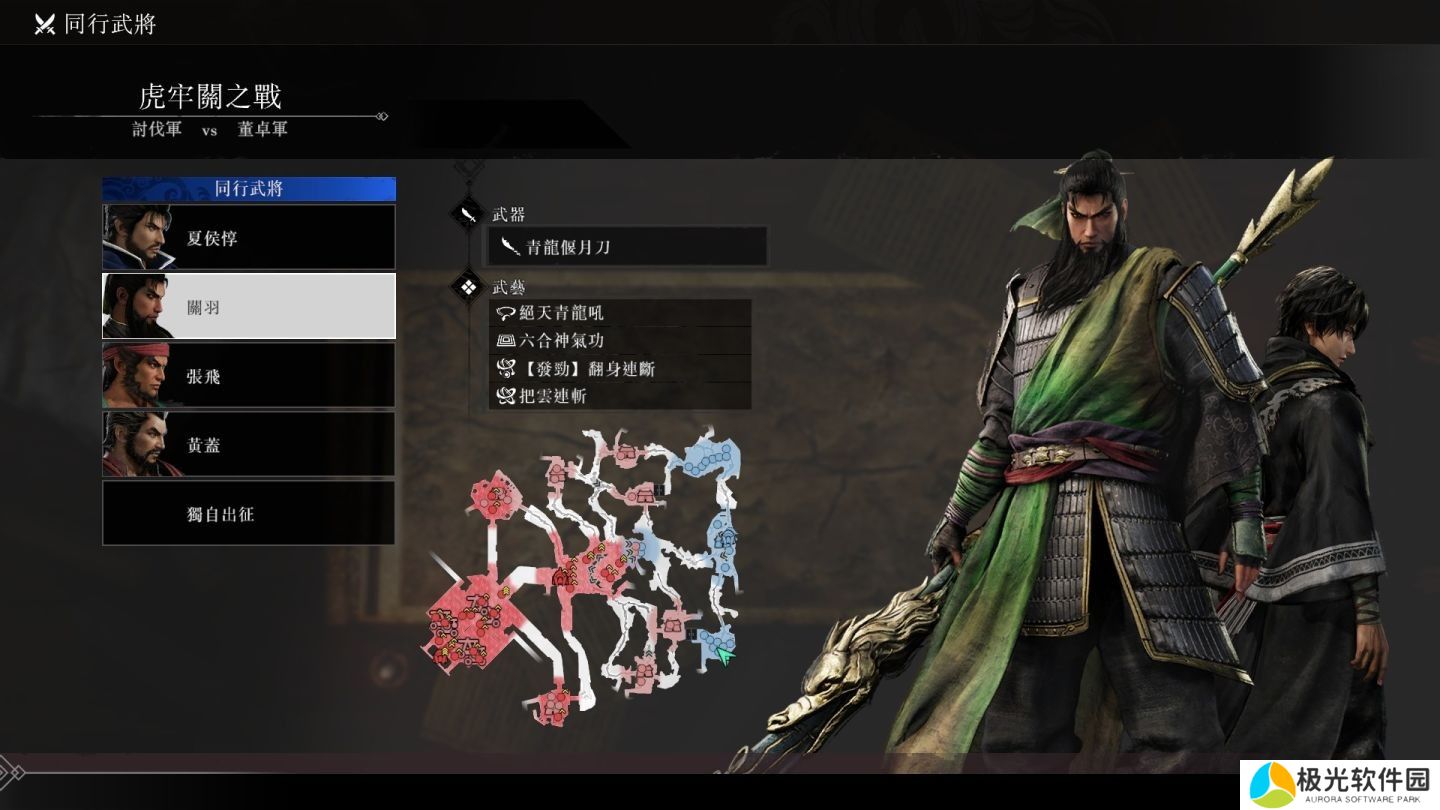Image resolution: width=1440 pixels, height=810 pixels.
Task: Click the 同行武將 list header
Action: click(249, 189)
